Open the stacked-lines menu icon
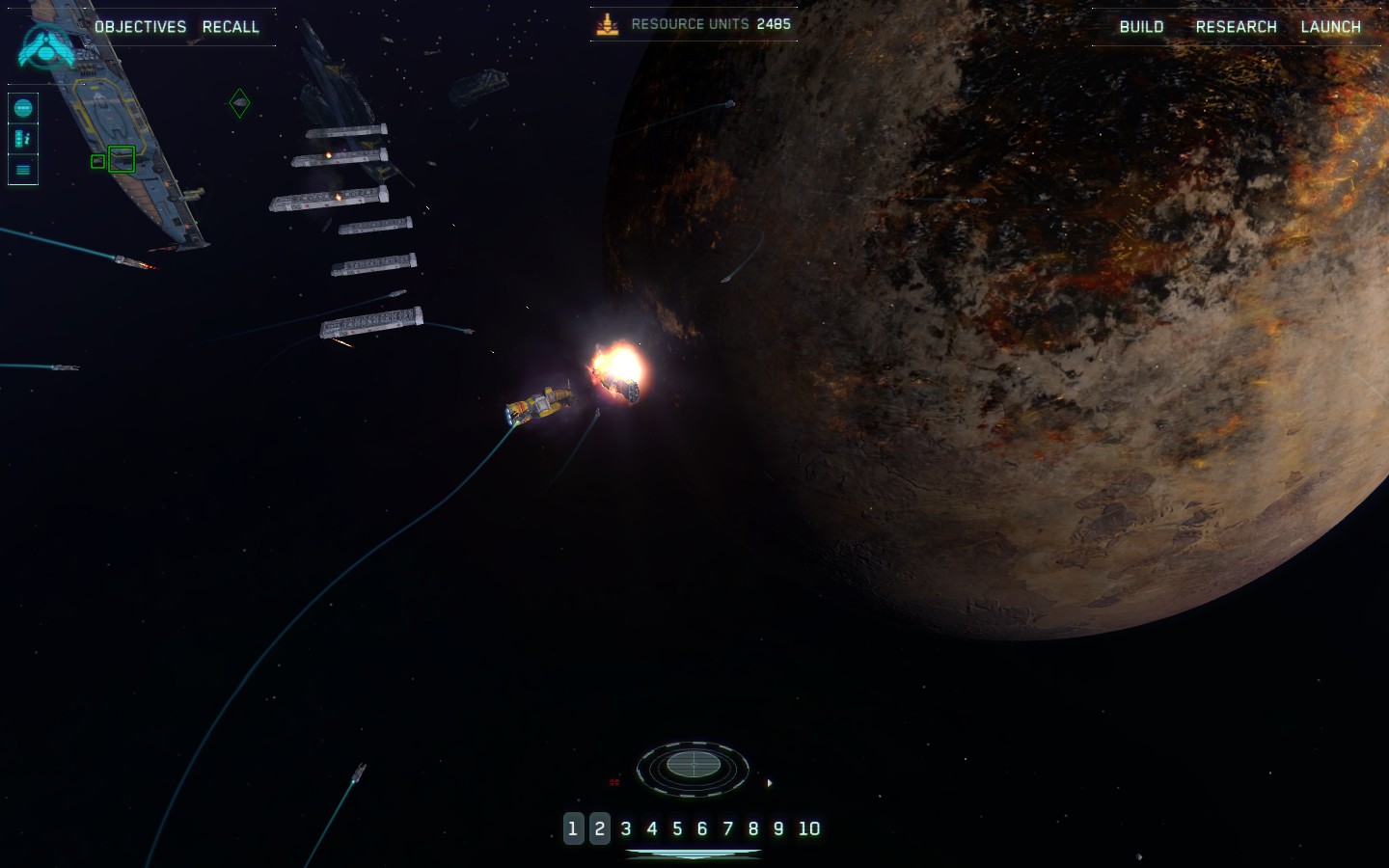1389x868 pixels. coord(23,170)
